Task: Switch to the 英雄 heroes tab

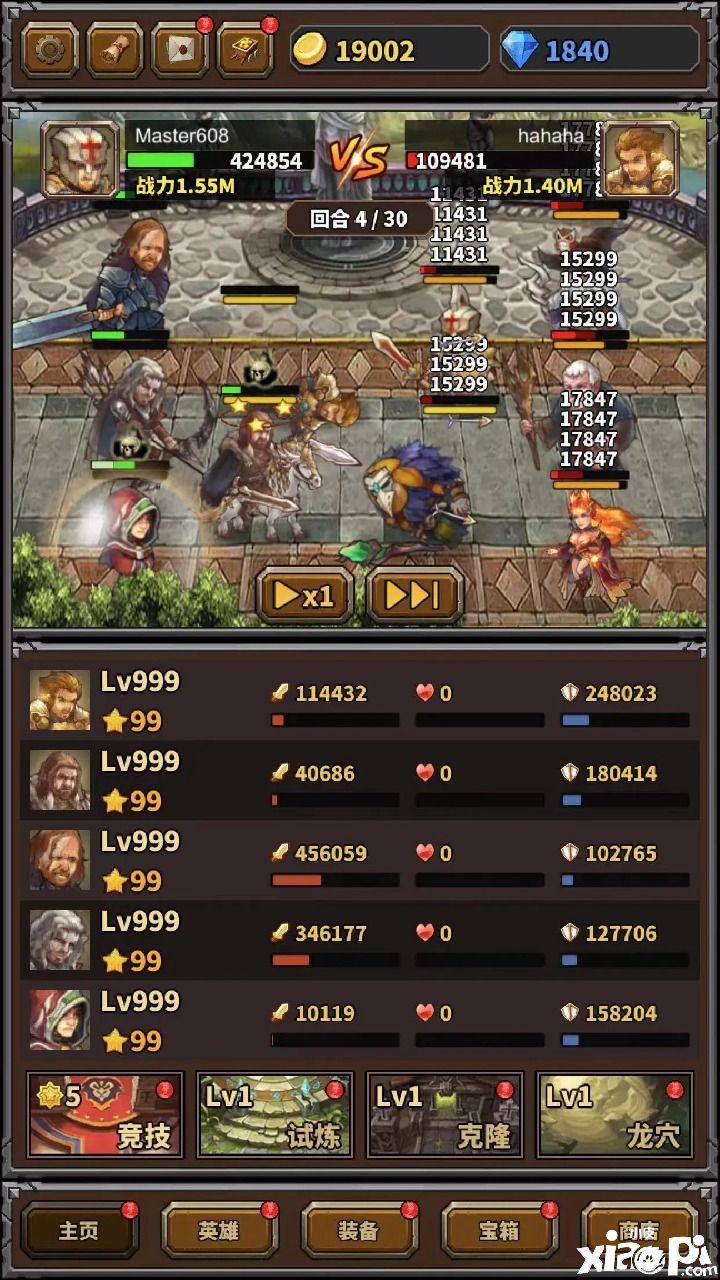Action: [x=219, y=1230]
